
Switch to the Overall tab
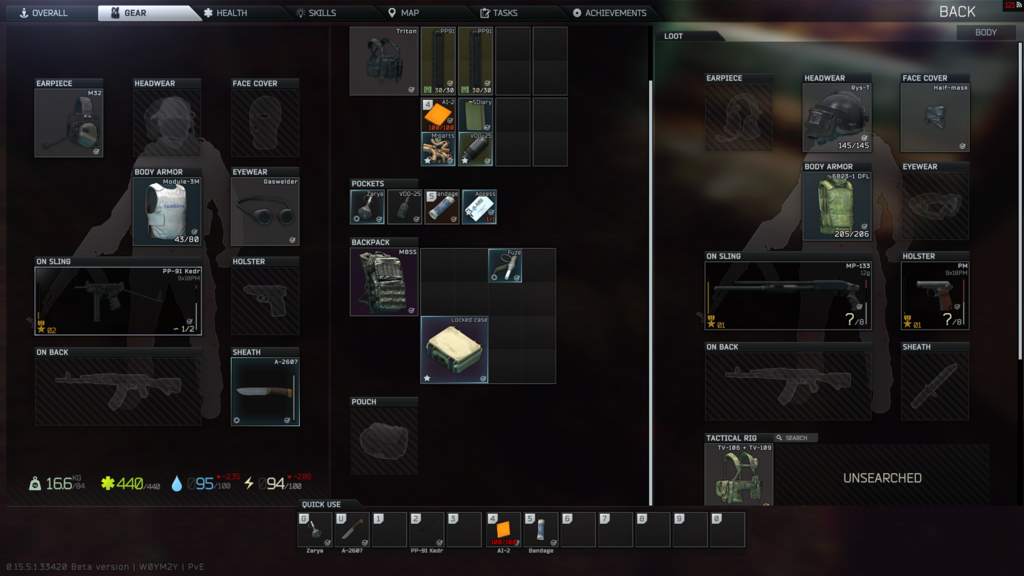[x=43, y=13]
